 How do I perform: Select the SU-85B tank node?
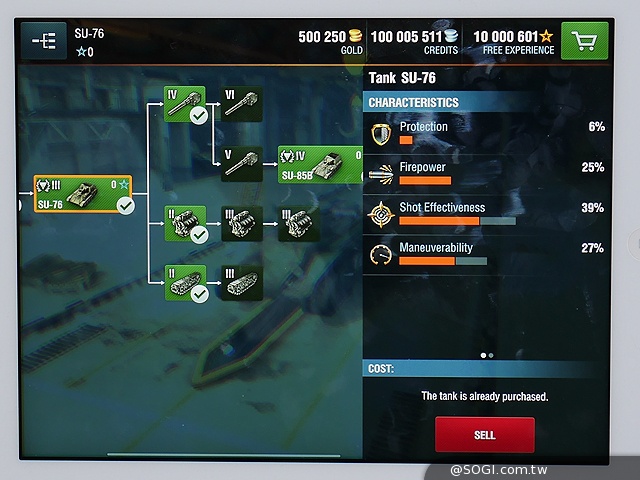319,163
